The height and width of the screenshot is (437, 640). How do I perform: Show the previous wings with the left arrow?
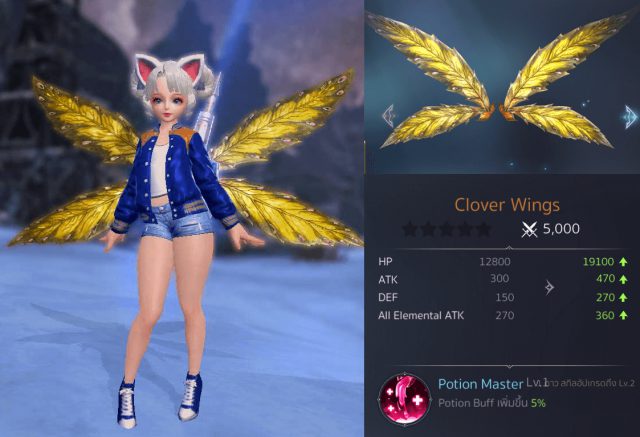(388, 114)
